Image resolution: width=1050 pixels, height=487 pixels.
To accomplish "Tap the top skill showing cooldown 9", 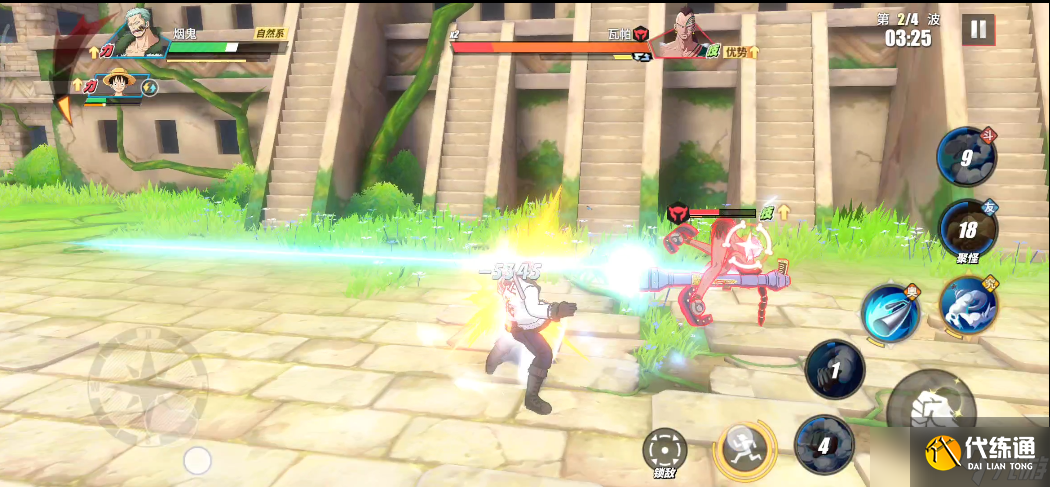I will (x=966, y=155).
